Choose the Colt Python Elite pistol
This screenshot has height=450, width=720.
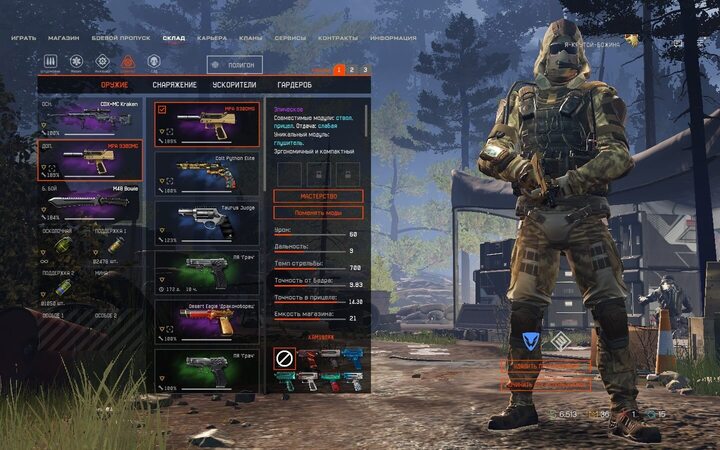207,174
